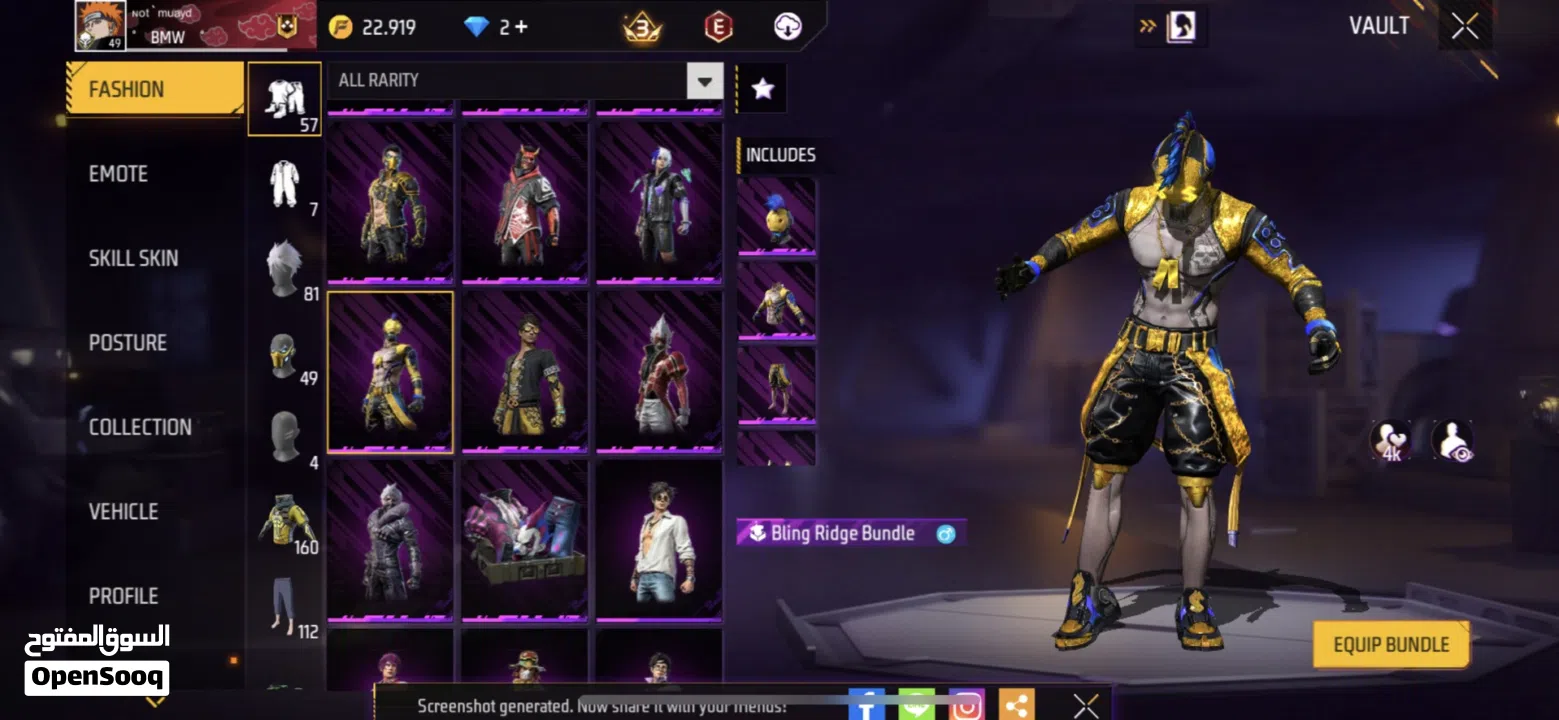The width and height of the screenshot is (1559, 720).
Task: Select the hair category icon showing 81
Action: click(284, 265)
